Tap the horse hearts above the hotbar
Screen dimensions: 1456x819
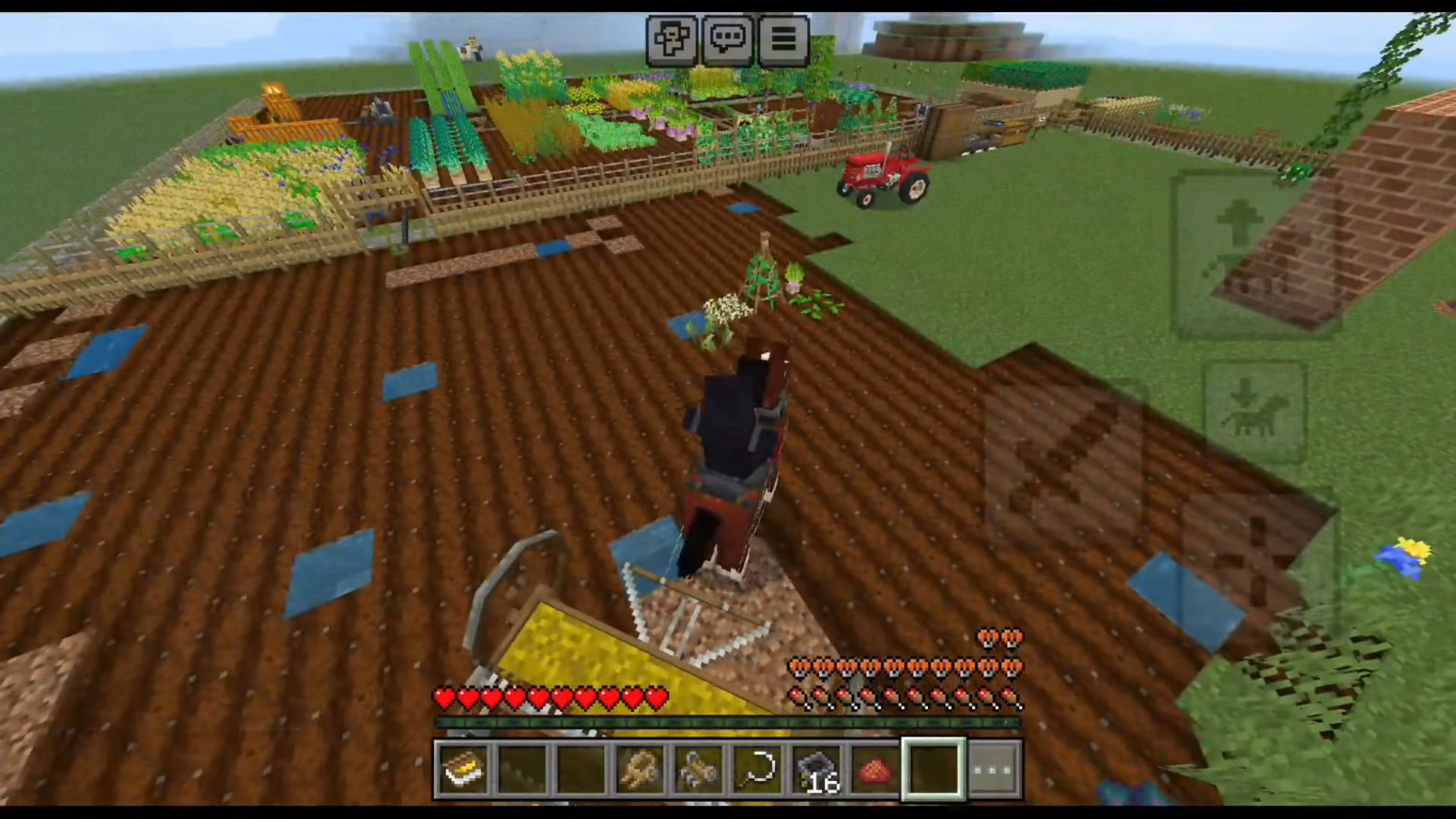[902, 667]
